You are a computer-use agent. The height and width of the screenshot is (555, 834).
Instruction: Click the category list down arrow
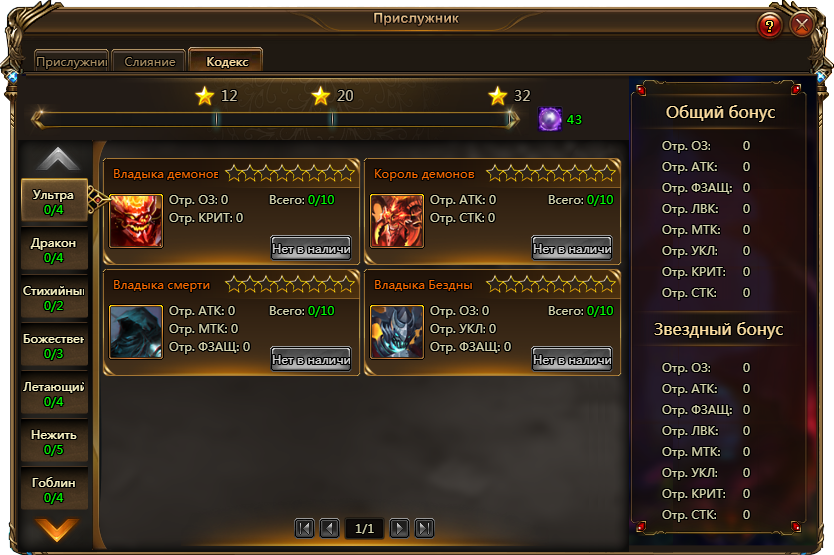click(x=56, y=529)
